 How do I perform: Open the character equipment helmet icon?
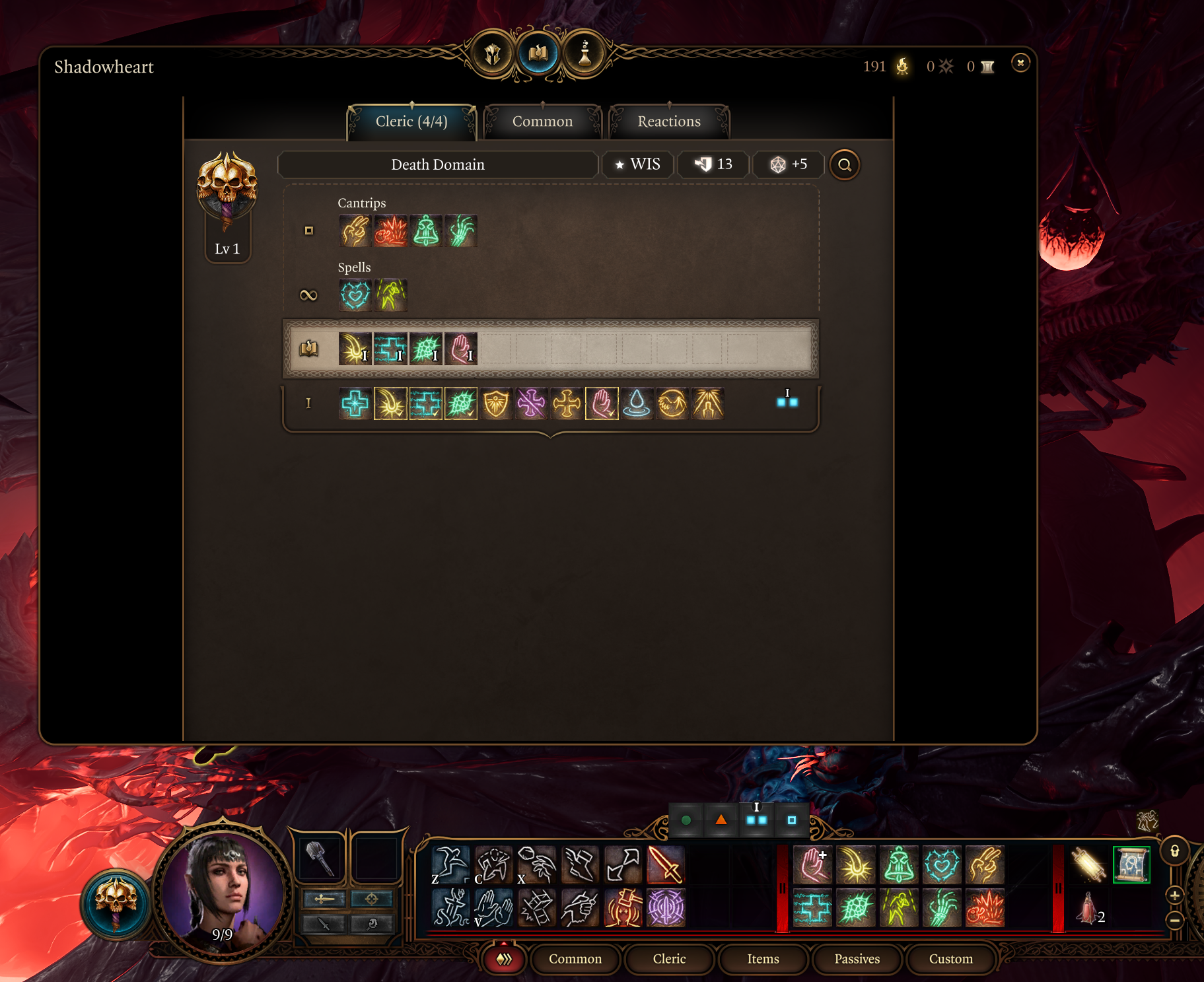[493, 54]
